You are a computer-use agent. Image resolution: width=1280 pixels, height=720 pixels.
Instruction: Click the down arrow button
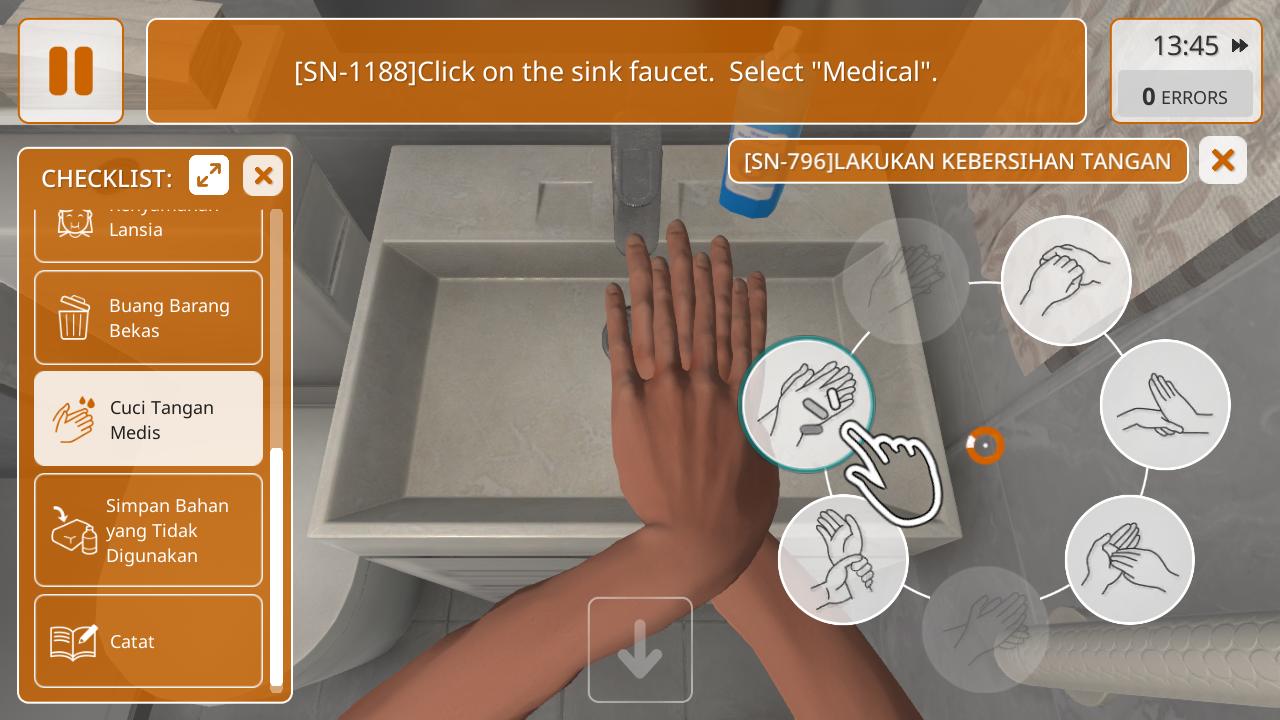coord(640,650)
